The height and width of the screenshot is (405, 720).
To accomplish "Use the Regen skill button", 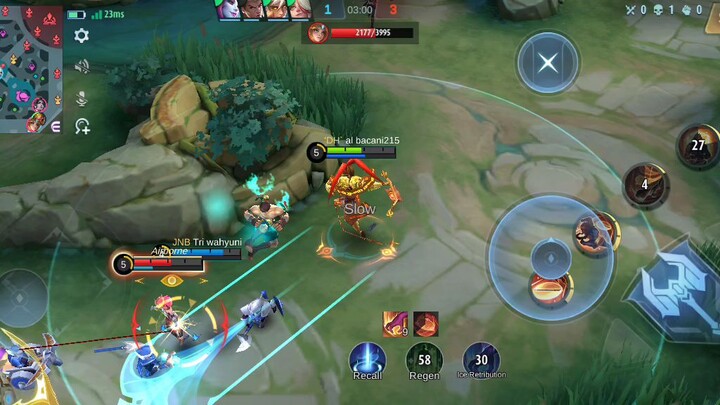I will [424, 360].
